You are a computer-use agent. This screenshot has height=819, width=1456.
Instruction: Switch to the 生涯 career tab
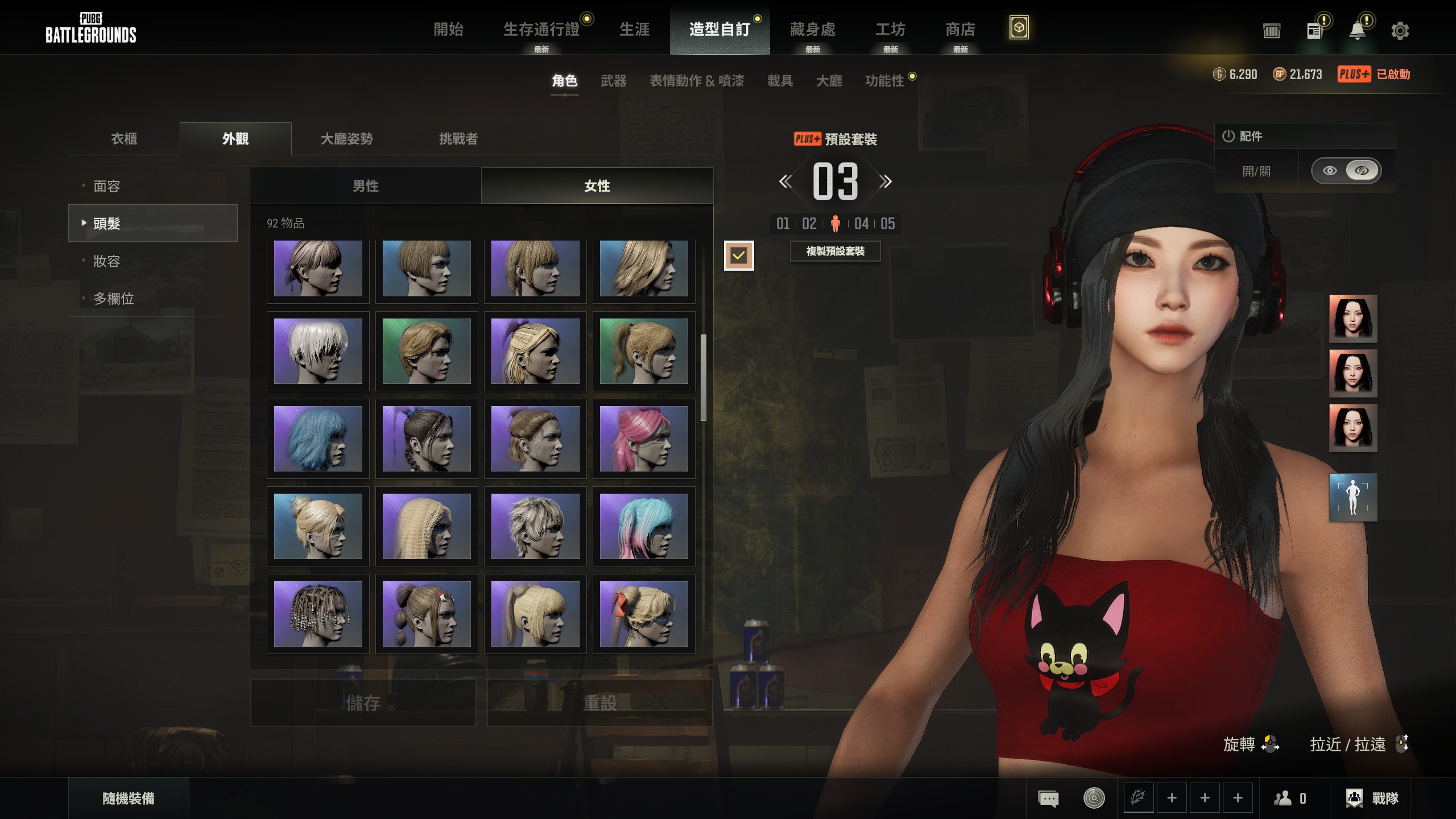tap(634, 30)
